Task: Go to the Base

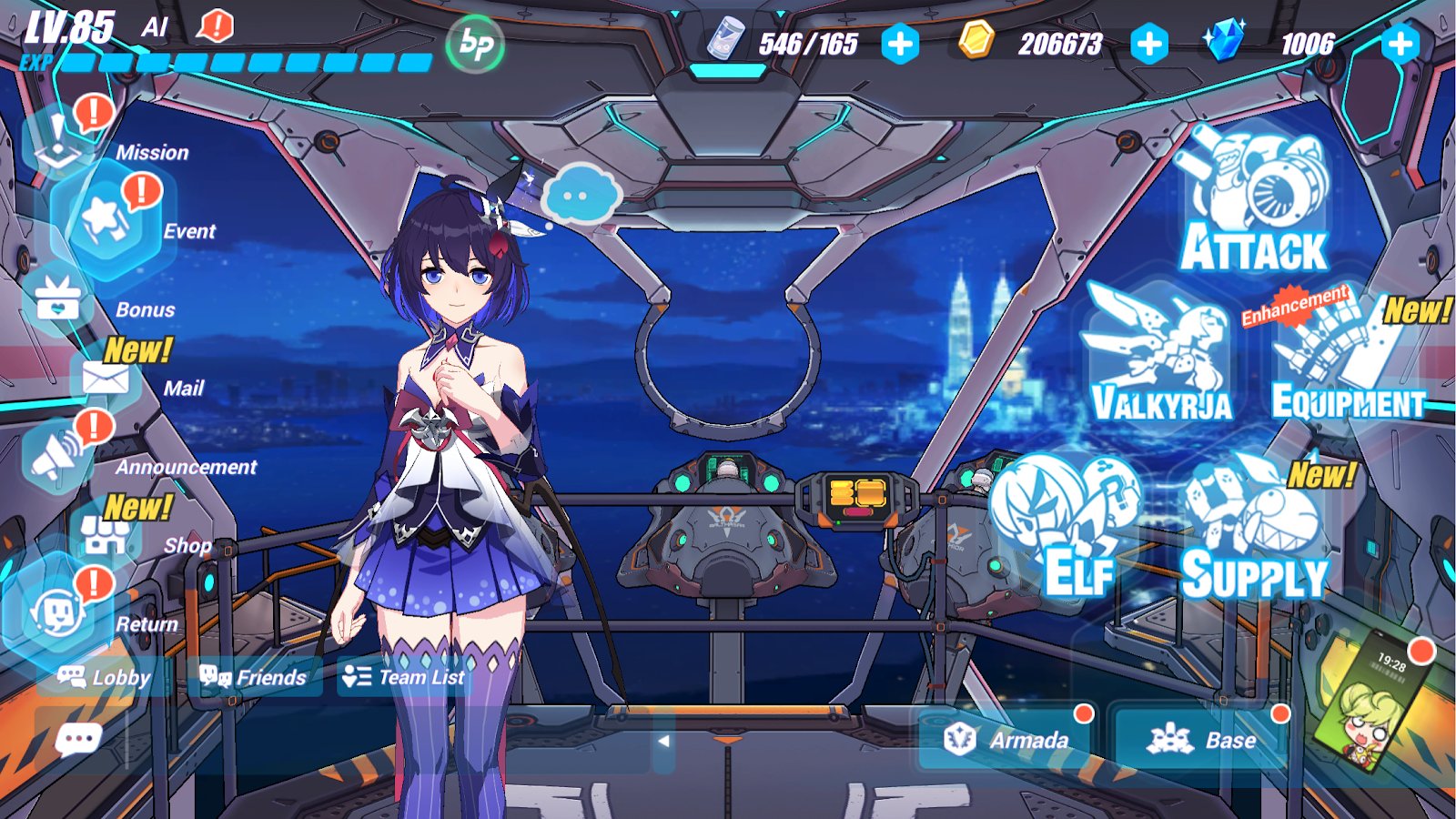Action: [1201, 740]
